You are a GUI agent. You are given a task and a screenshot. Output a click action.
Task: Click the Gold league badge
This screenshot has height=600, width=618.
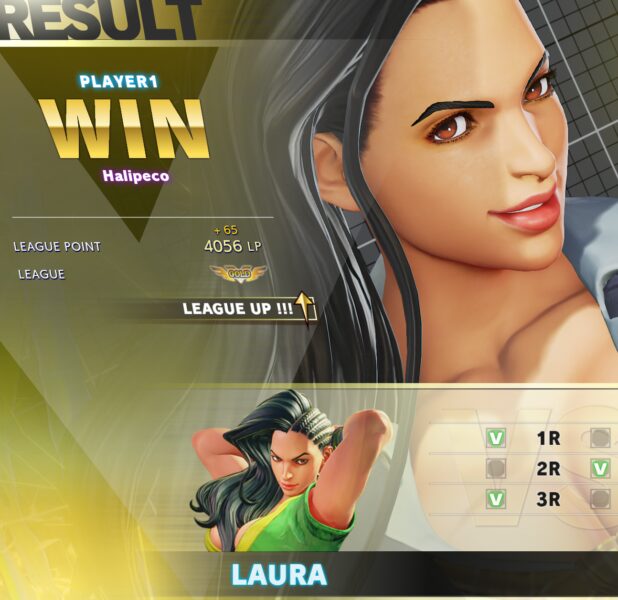click(237, 272)
